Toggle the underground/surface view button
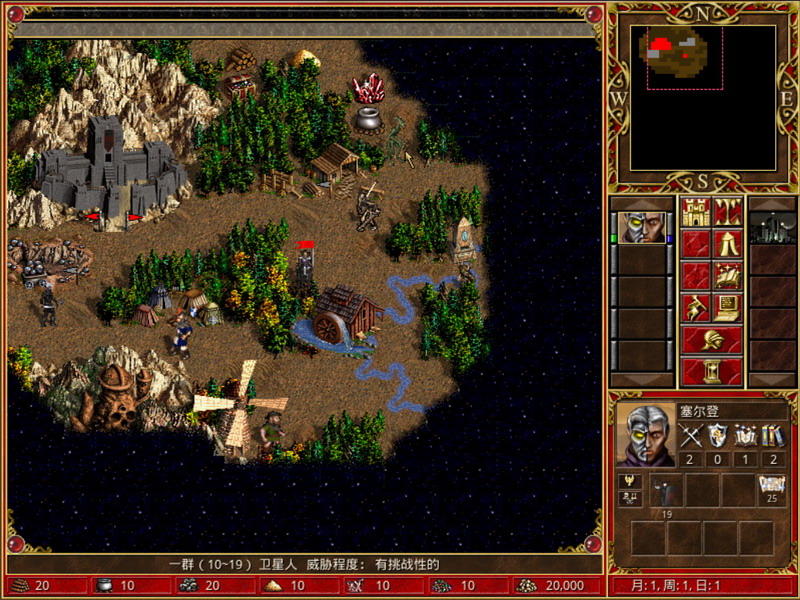The width and height of the screenshot is (800, 600). [x=727, y=213]
